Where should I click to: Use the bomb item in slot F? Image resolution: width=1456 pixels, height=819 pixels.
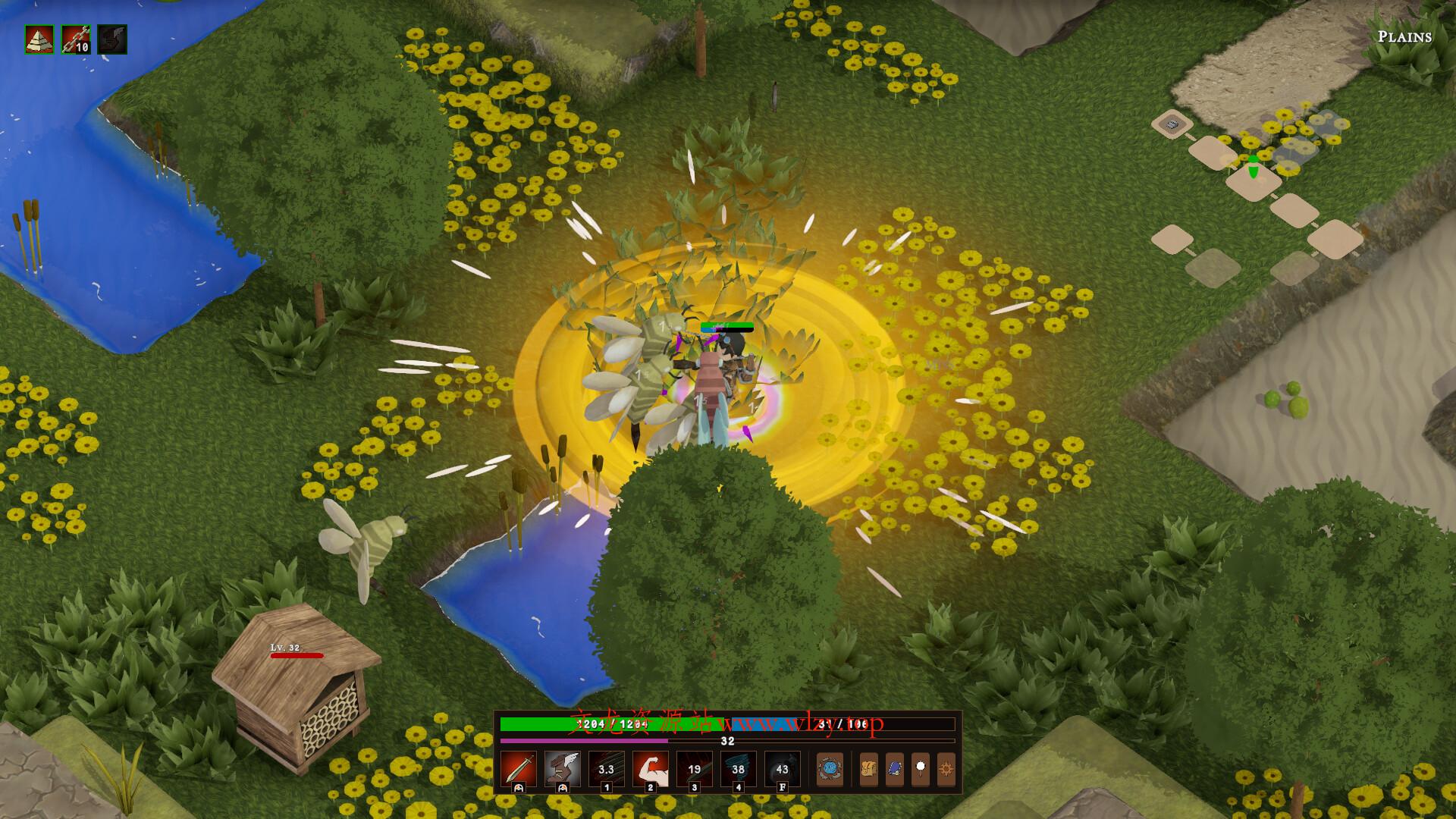pos(783,769)
